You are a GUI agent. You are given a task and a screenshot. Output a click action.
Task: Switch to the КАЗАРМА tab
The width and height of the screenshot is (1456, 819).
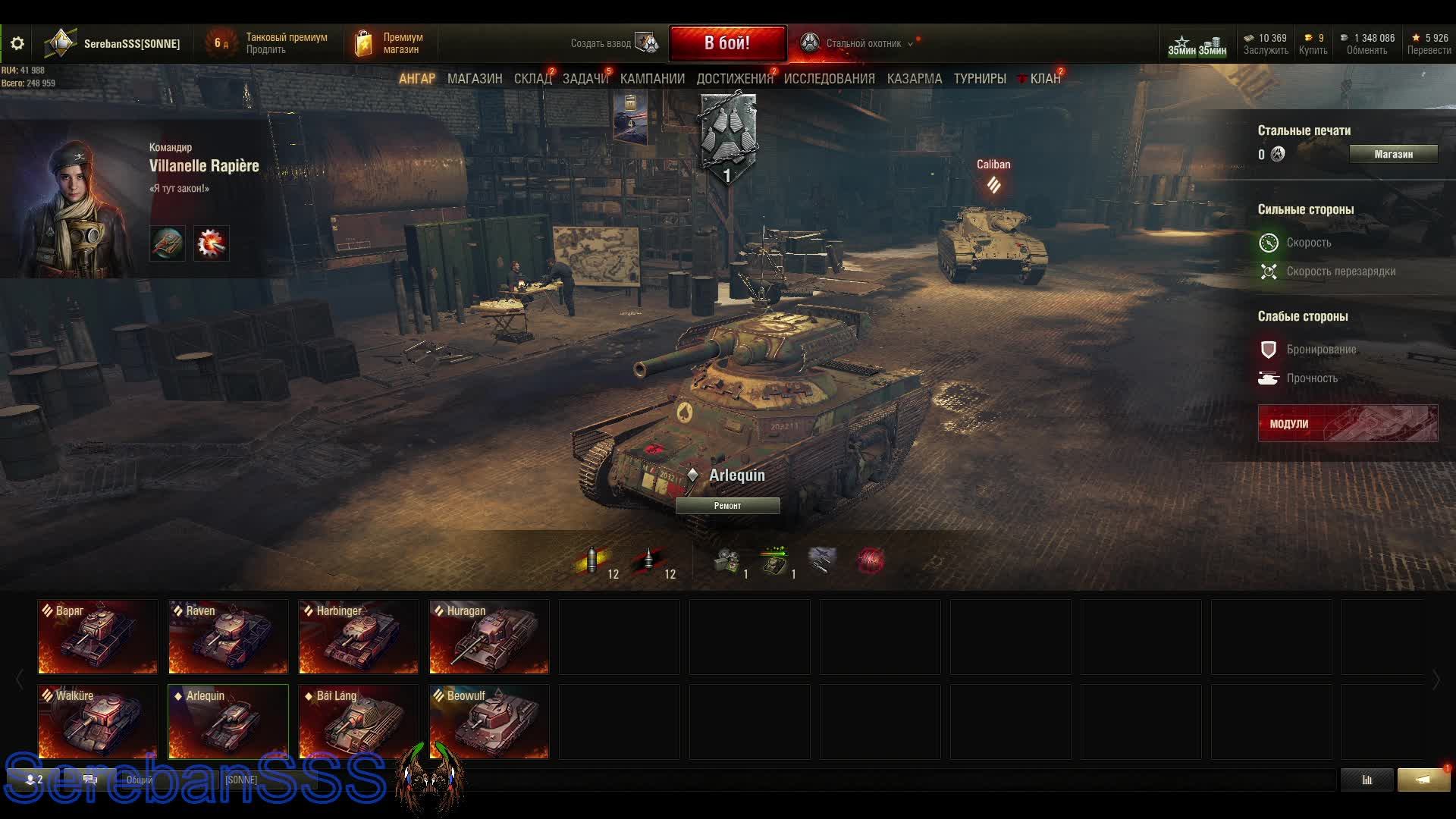point(914,79)
